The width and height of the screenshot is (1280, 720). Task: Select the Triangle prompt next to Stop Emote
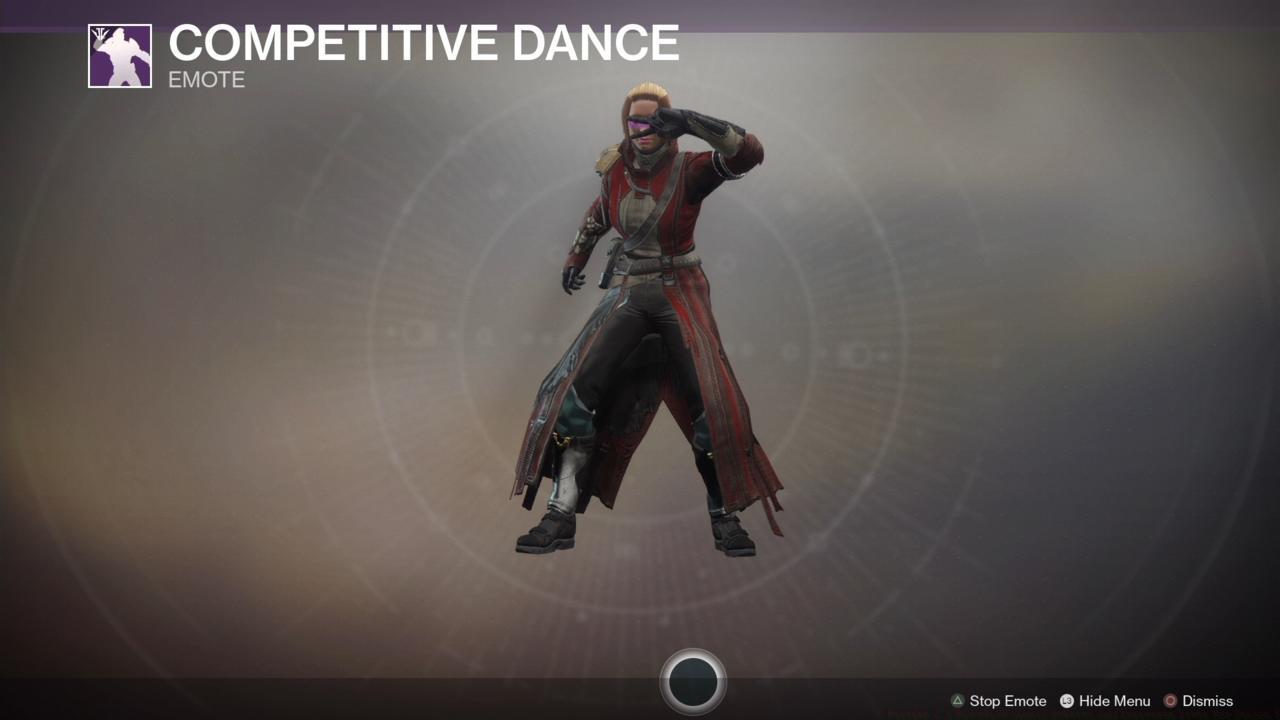point(957,701)
